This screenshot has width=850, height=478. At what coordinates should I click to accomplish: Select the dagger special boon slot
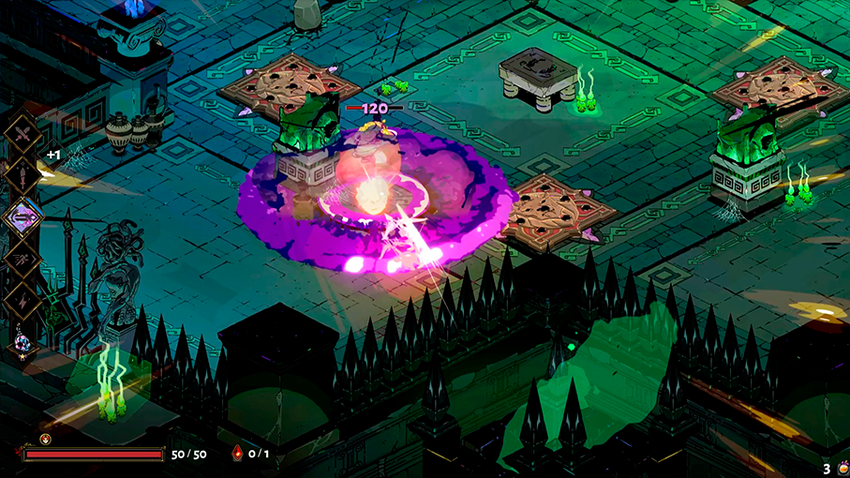click(x=22, y=174)
